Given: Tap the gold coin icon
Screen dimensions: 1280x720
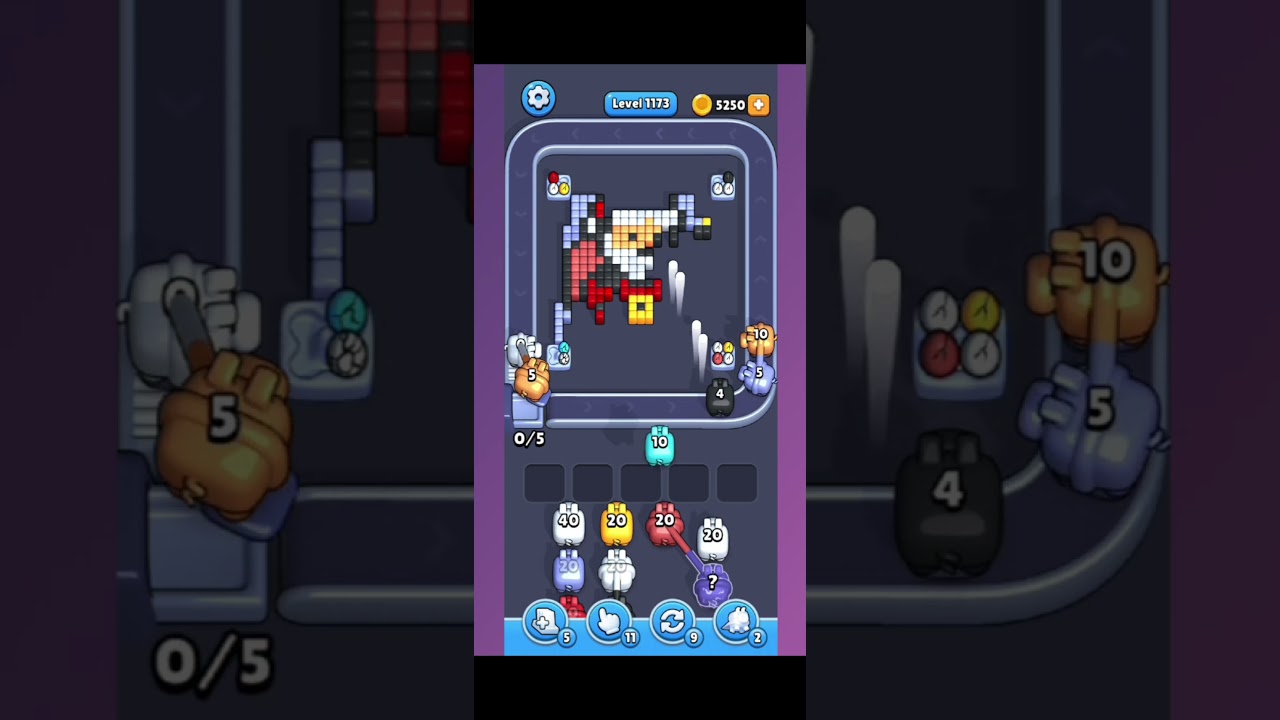Looking at the screenshot, I should tap(703, 104).
